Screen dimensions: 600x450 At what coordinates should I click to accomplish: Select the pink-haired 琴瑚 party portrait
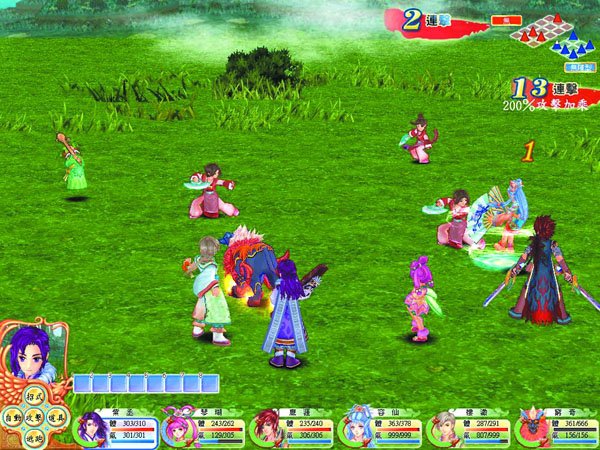pos(179,427)
